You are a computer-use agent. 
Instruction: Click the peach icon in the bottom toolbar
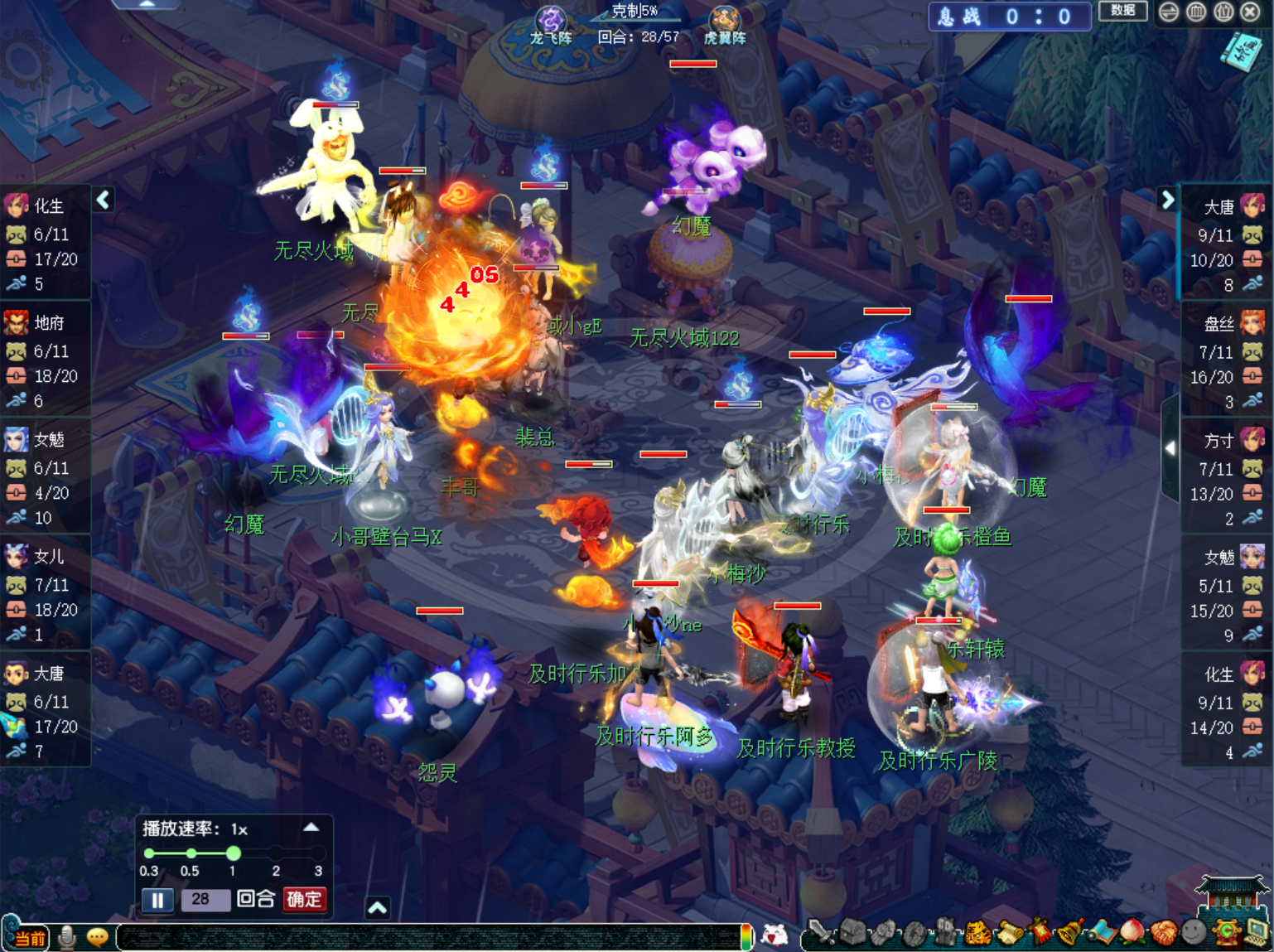coord(1132,933)
